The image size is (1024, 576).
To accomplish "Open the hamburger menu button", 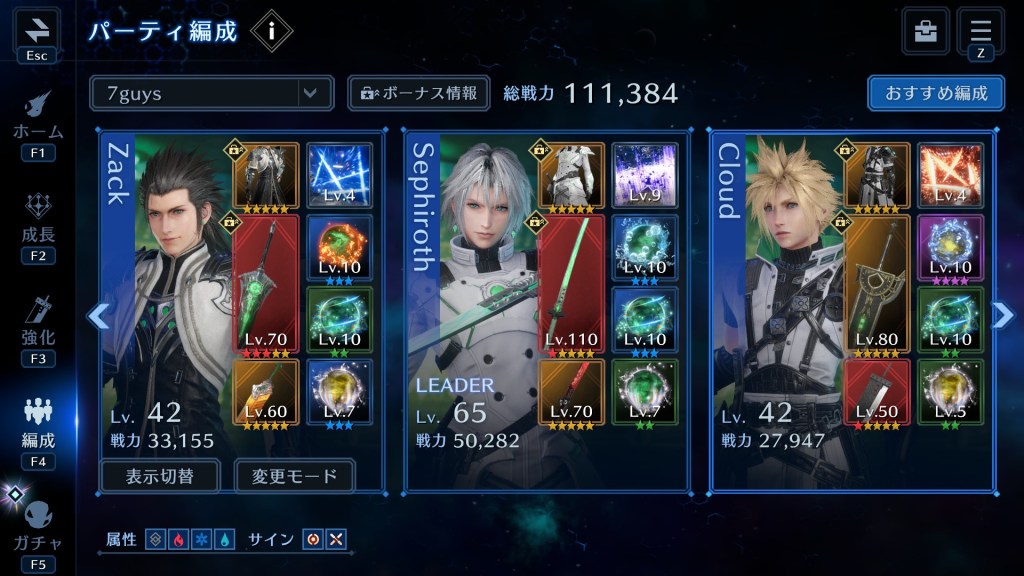I will pos(980,31).
